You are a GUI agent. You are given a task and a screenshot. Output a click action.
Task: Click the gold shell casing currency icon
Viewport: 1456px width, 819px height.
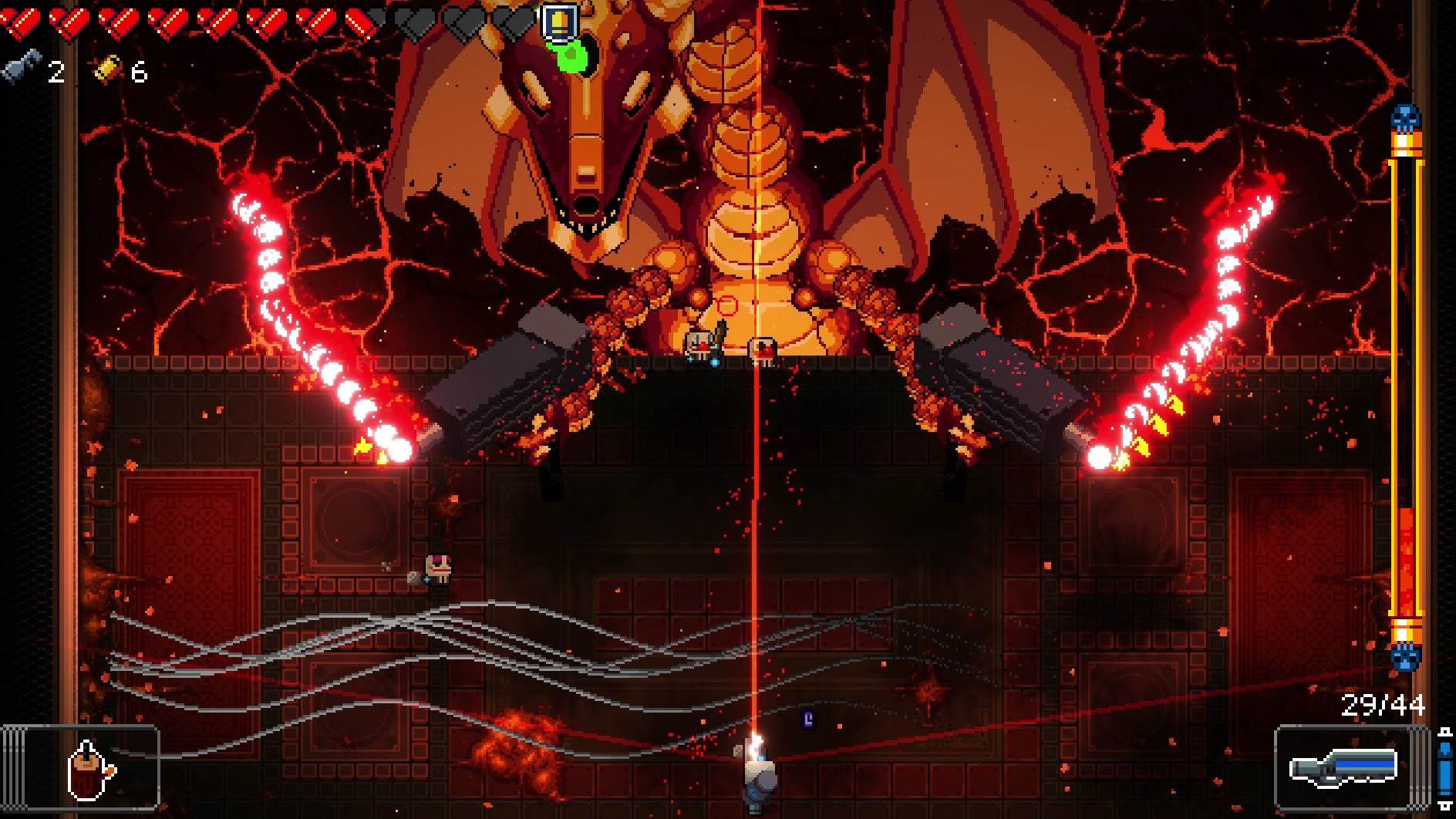pyautogui.click(x=110, y=69)
